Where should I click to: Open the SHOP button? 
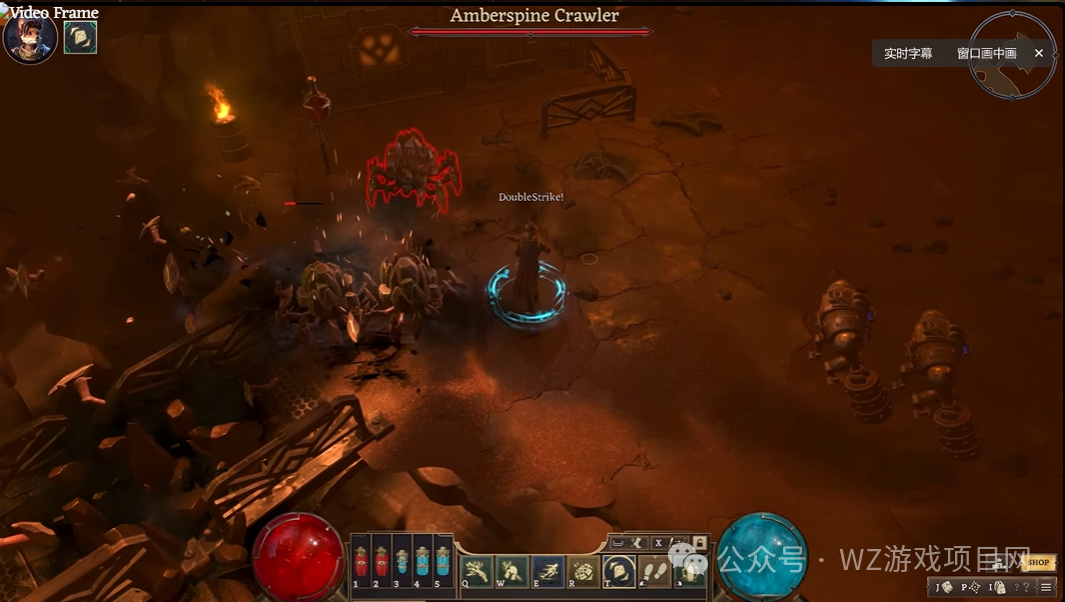click(x=1039, y=563)
